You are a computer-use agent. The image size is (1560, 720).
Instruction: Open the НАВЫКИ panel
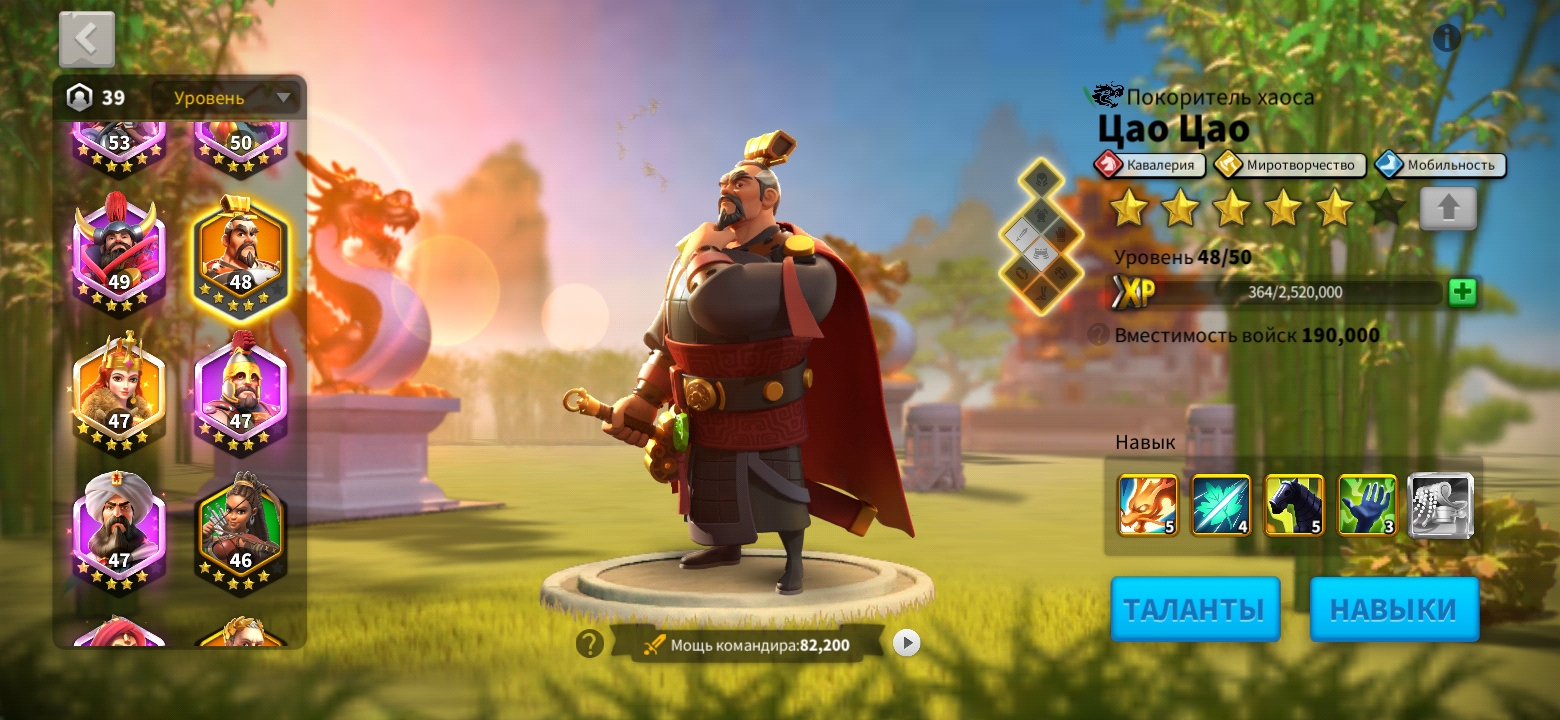pos(1394,608)
